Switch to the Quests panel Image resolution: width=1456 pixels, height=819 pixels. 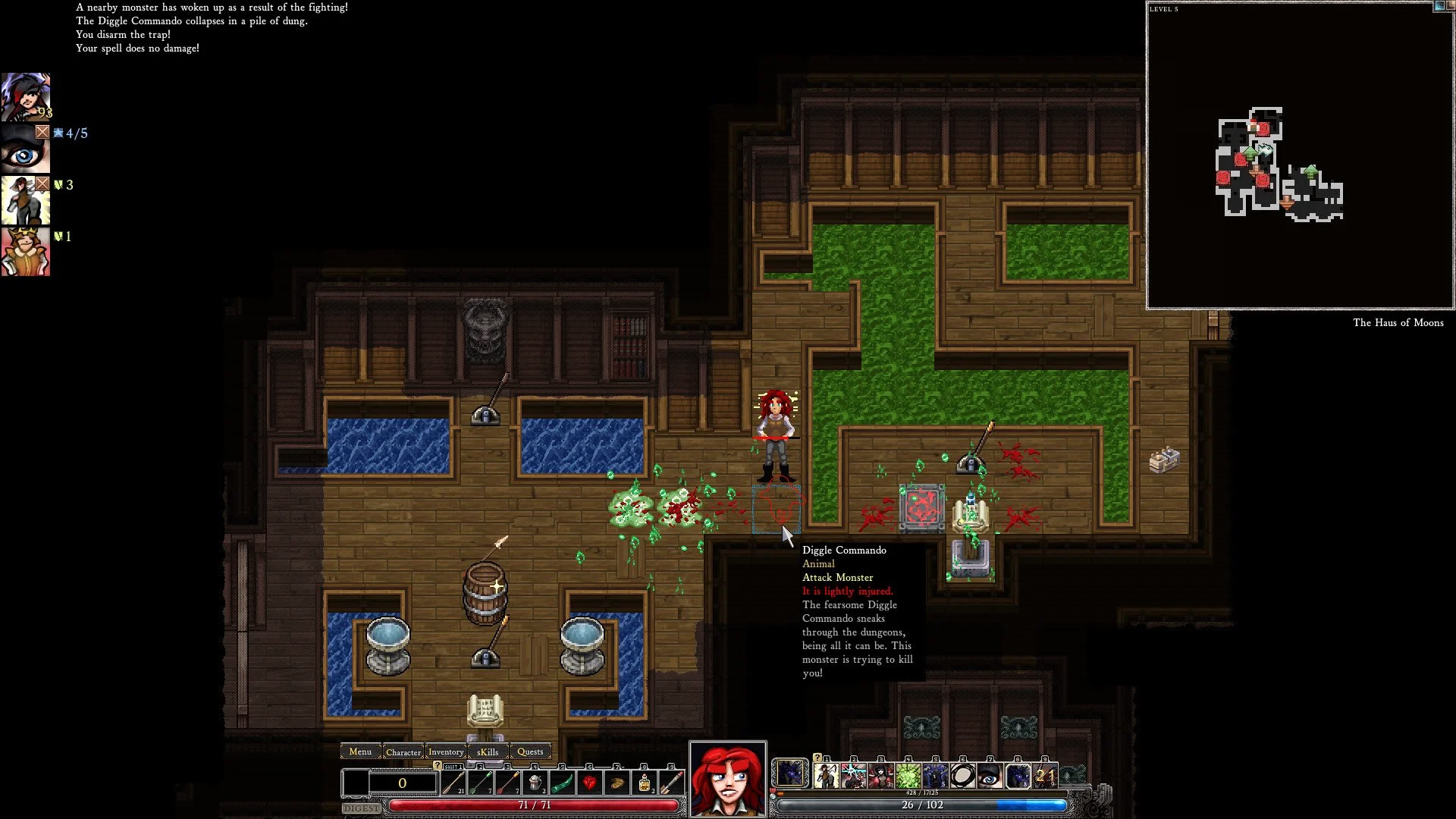530,752
